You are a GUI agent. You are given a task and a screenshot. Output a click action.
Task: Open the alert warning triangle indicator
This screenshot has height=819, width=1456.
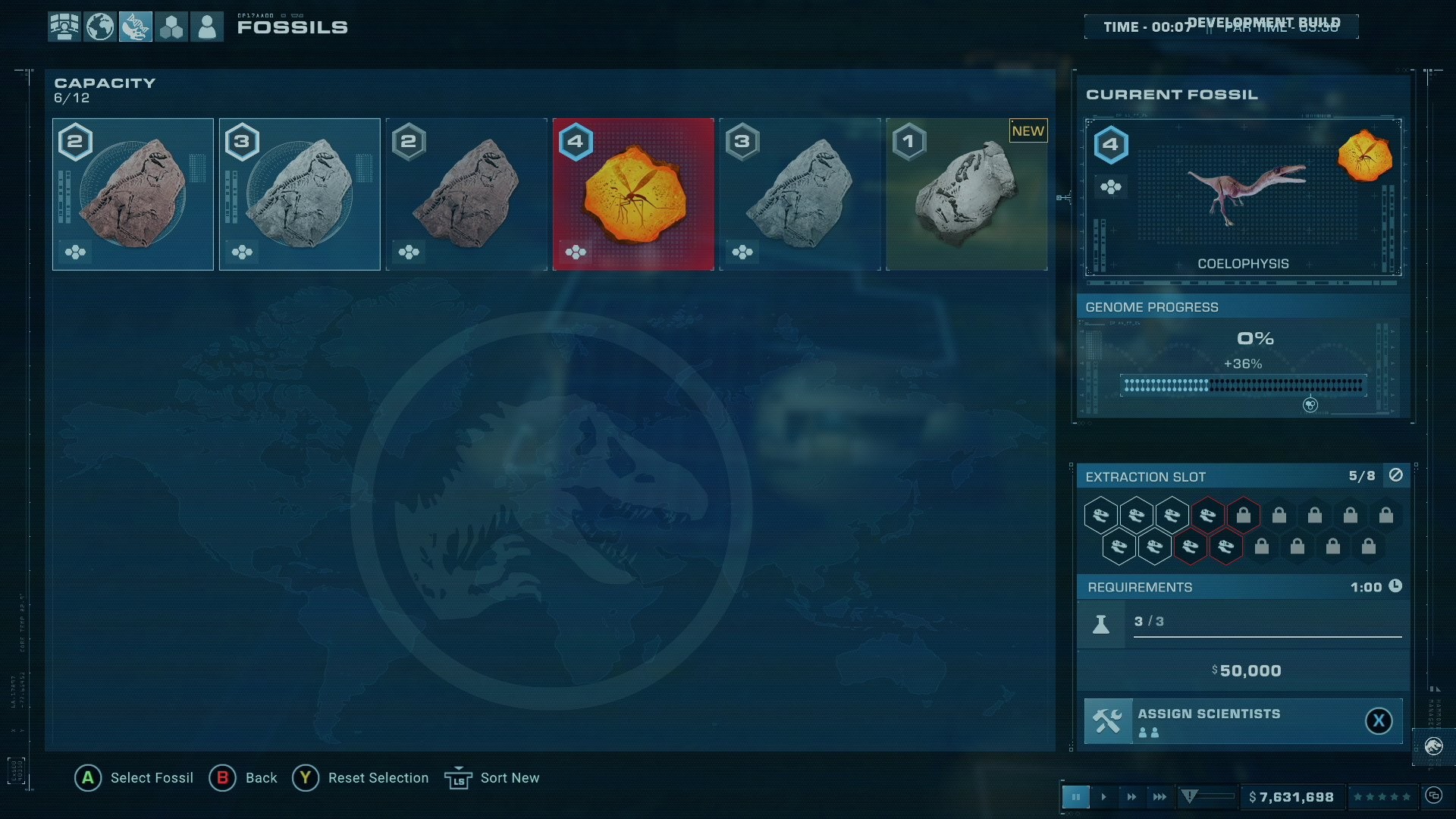point(1189,796)
